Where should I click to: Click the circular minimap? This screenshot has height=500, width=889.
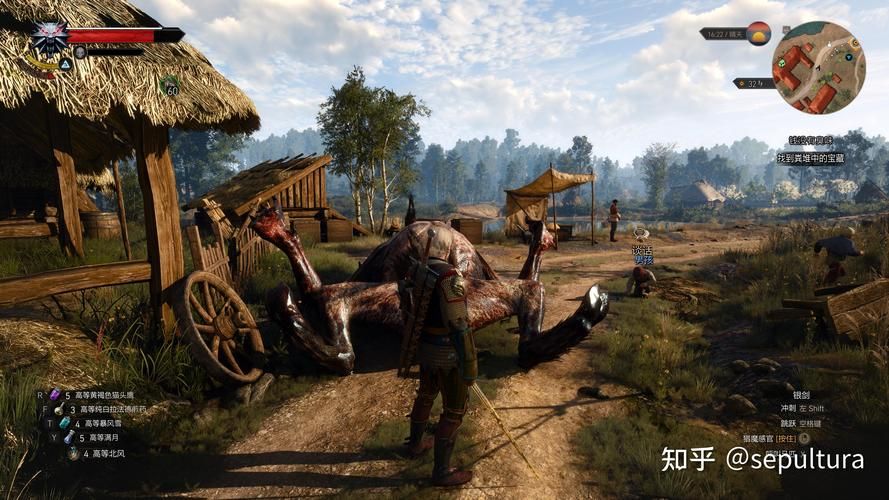coord(818,67)
